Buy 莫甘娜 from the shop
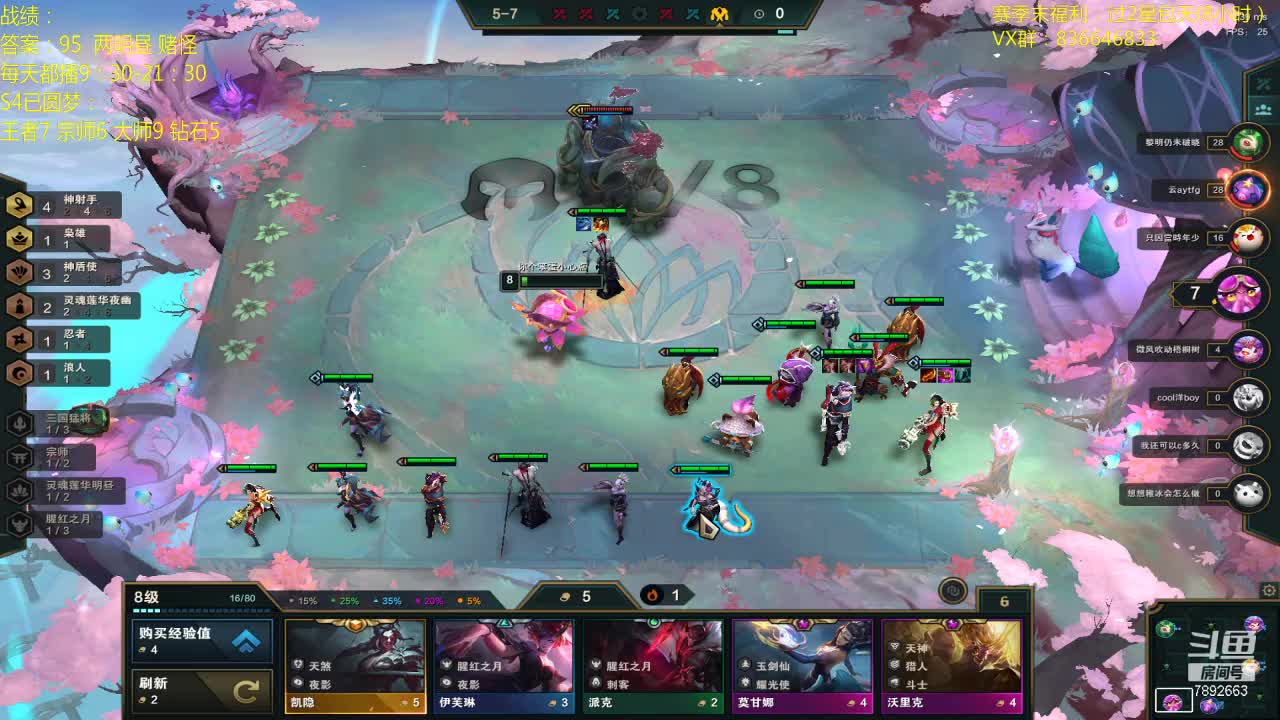1280x720 pixels. 802,665
